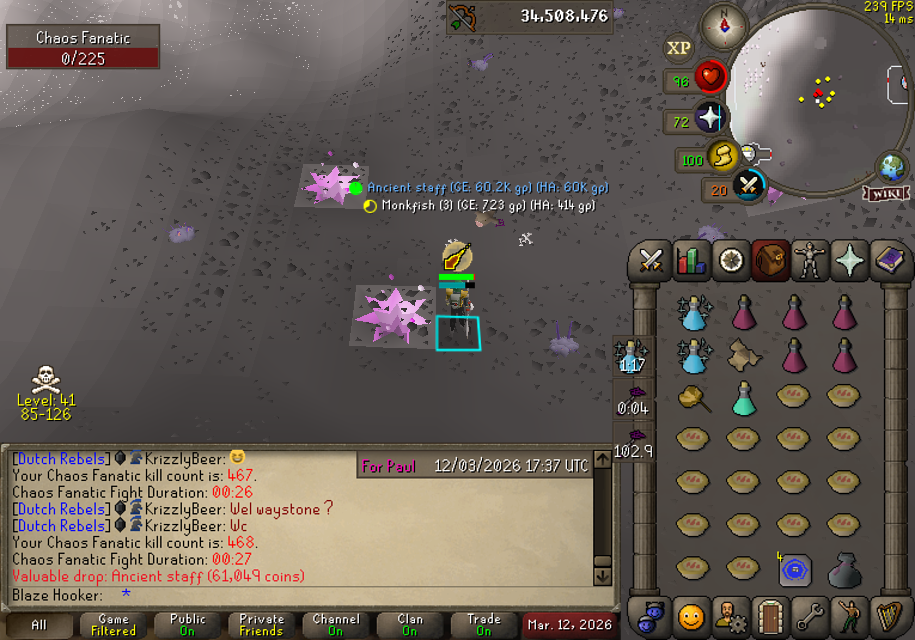This screenshot has width=915, height=640.
Task: Activate quick-prayers via the prayer orb
Action: 710,118
